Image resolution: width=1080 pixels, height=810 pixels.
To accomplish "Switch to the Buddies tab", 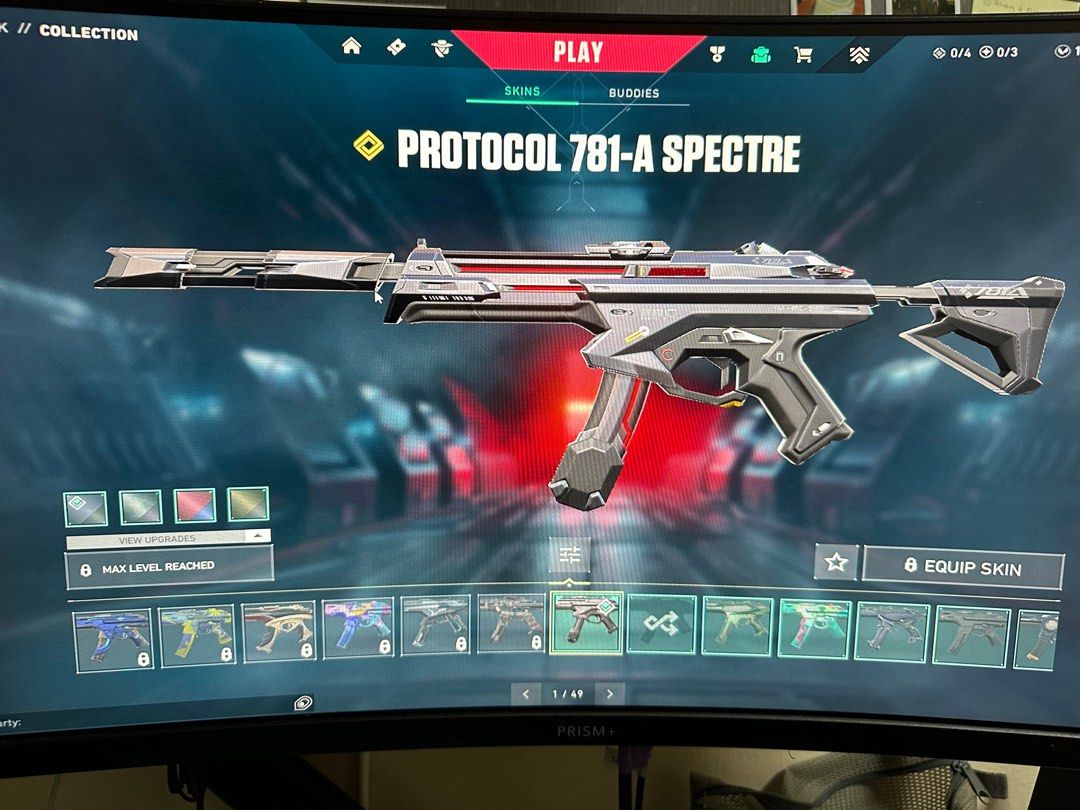I will point(634,93).
